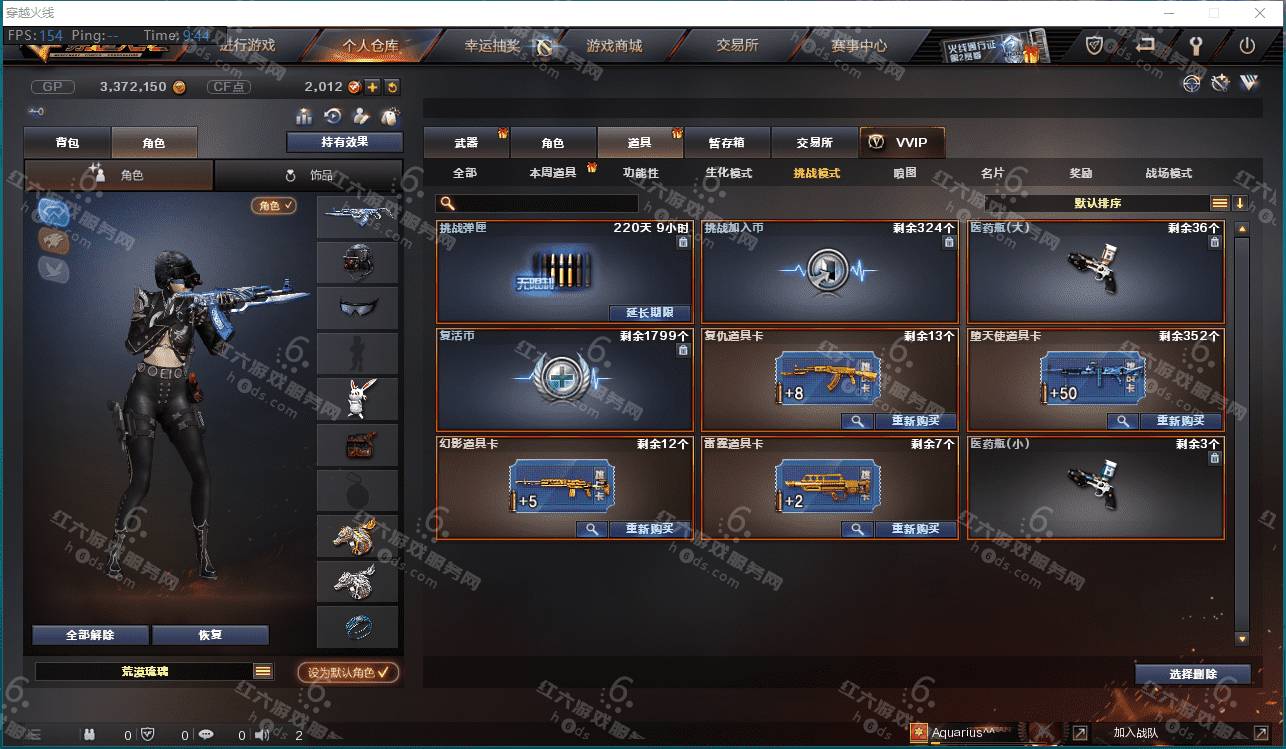Switch to the 武器 weapons tab
Viewport: 1286px width, 749px height.
tap(466, 143)
